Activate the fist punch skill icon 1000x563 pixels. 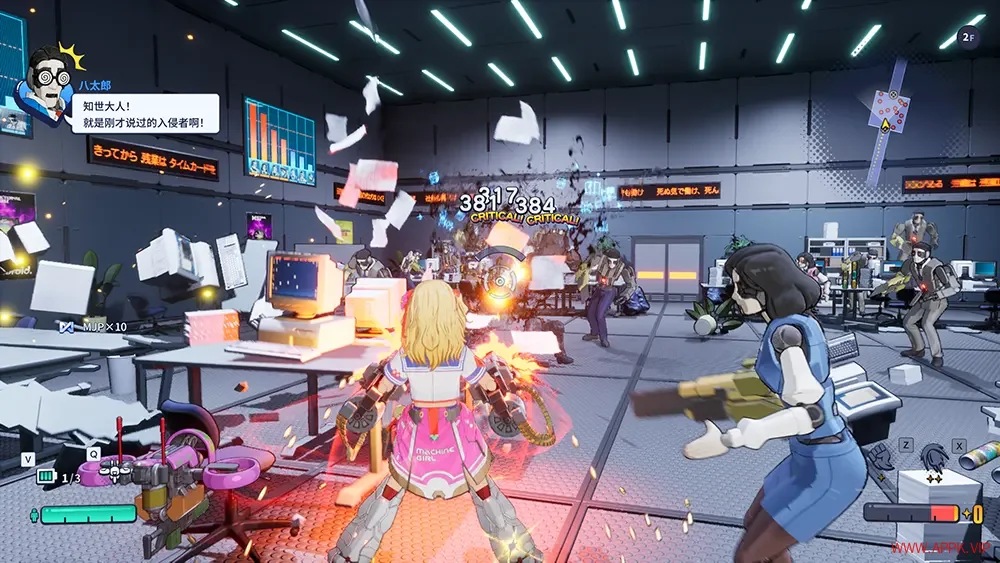(x=884, y=458)
